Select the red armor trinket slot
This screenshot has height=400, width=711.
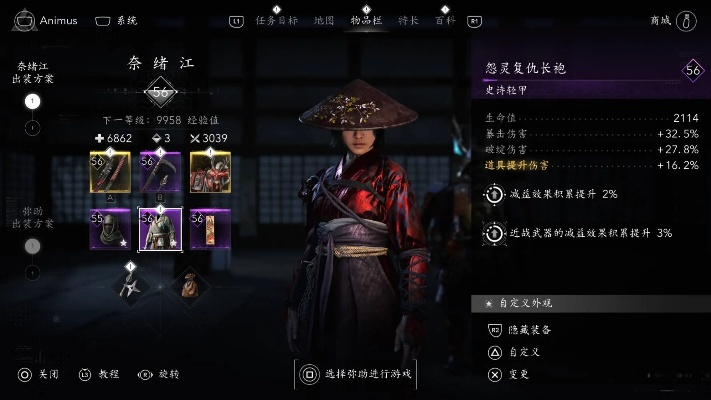210,173
